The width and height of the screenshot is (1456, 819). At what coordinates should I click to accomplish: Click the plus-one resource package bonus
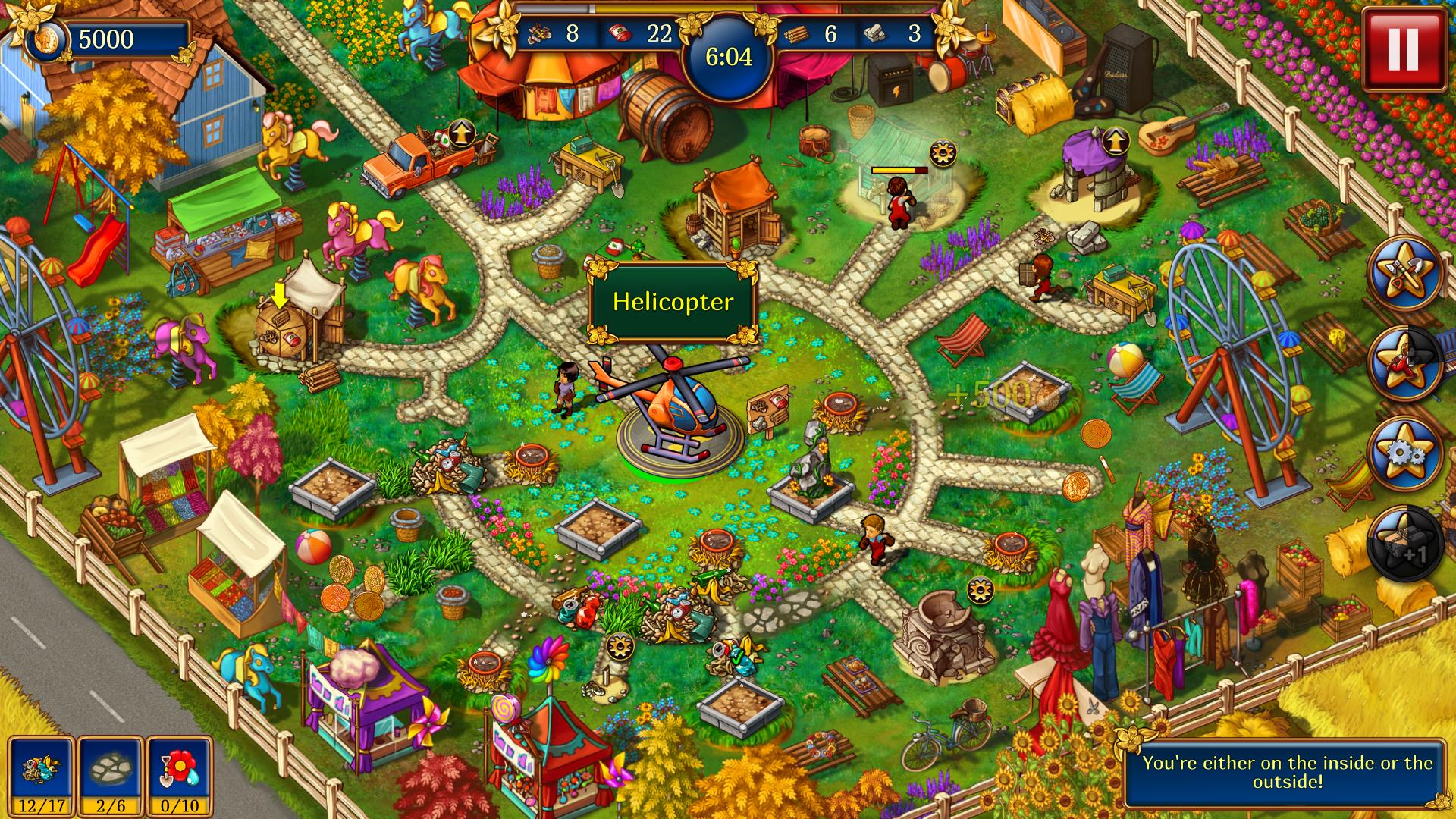[1404, 545]
